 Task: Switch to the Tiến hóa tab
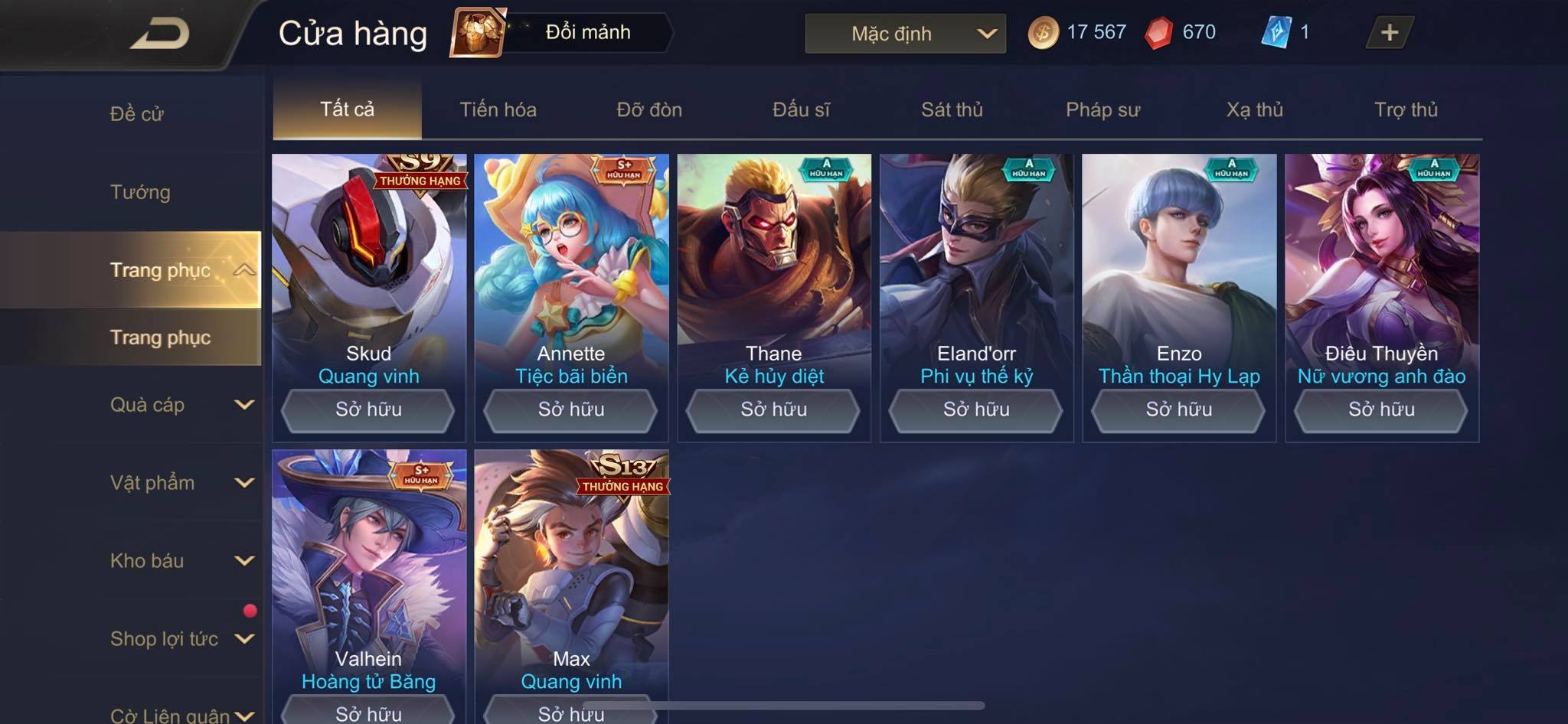(498, 109)
